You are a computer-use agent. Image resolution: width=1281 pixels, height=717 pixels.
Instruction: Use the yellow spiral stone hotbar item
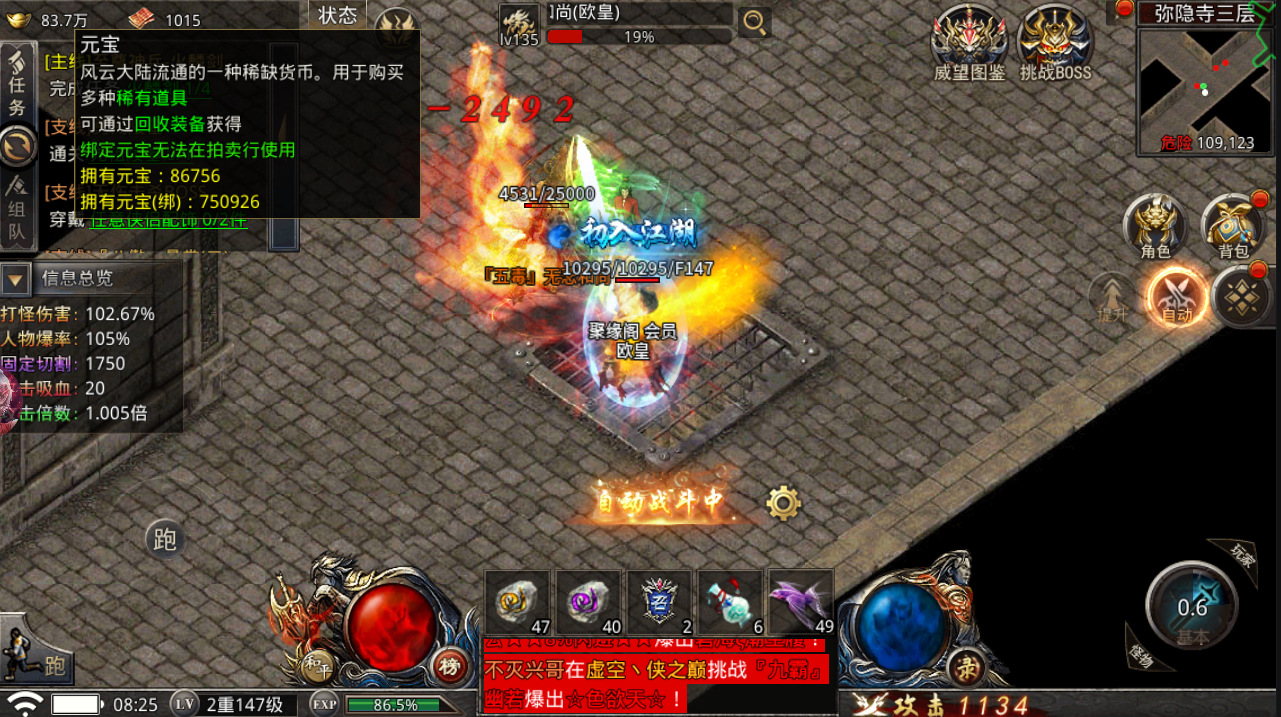pos(517,602)
